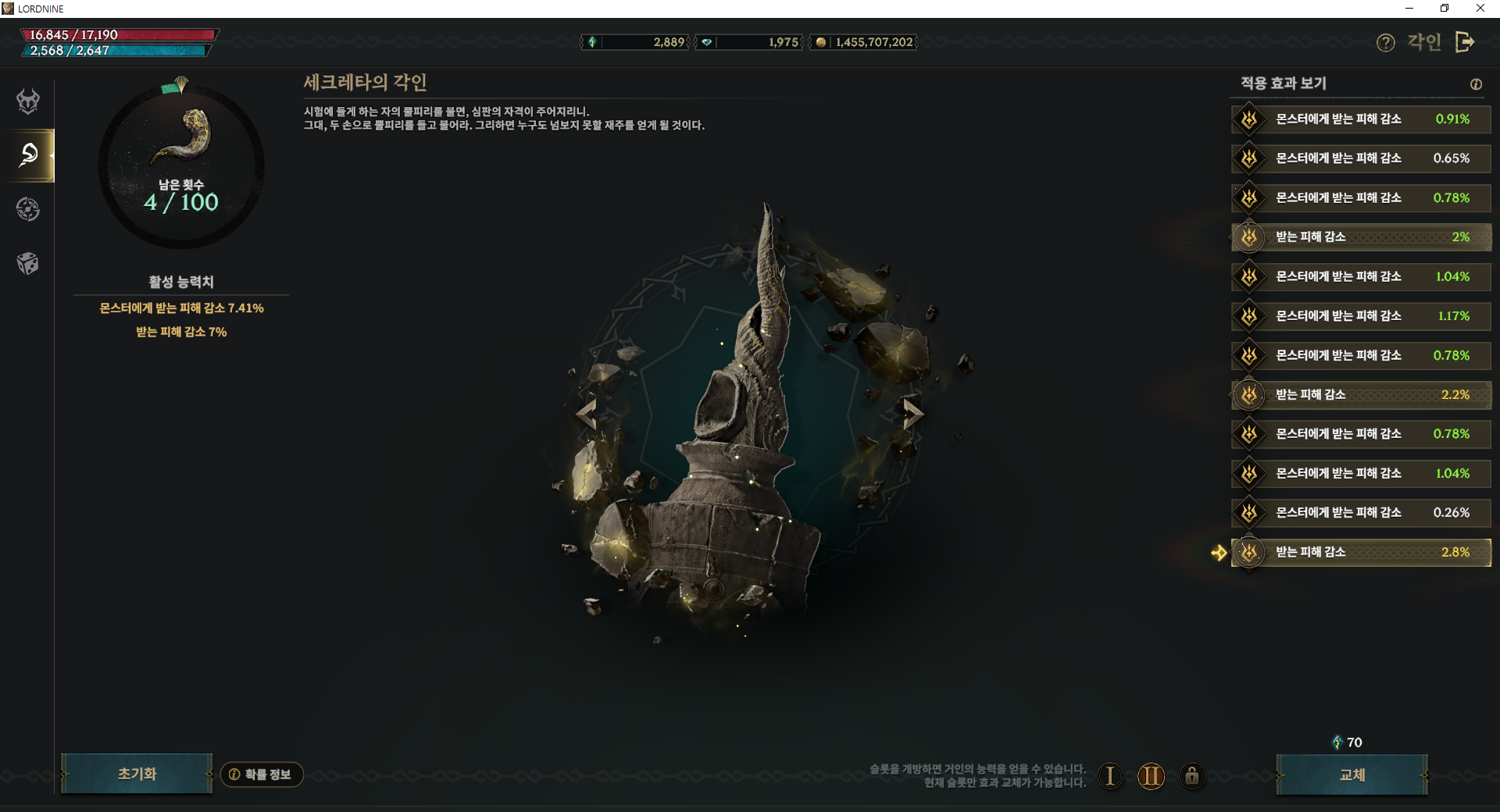1500x812 pixels.
Task: Exit the engraving screen via door icon
Action: click(x=1465, y=42)
